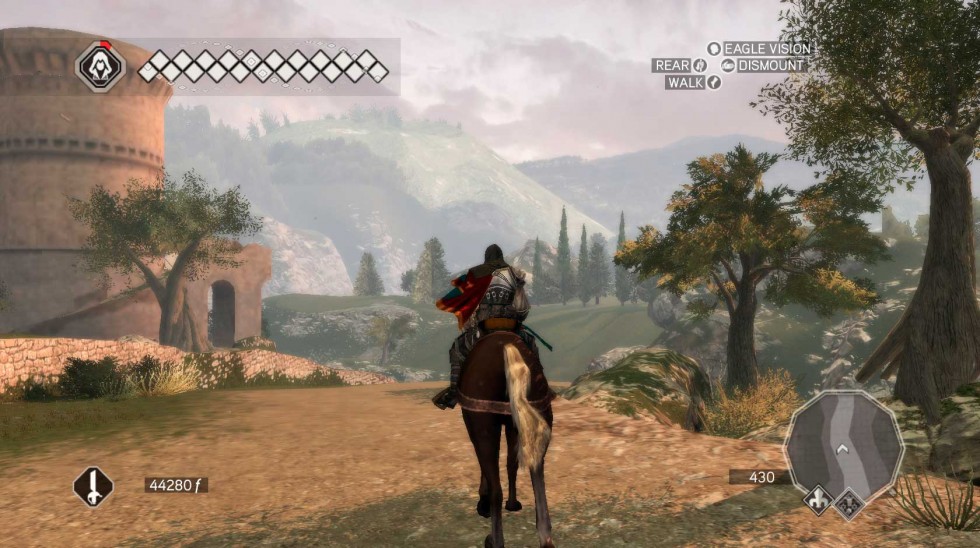Click the assassin insignia icon
The height and width of the screenshot is (548, 980).
(x=100, y=68)
